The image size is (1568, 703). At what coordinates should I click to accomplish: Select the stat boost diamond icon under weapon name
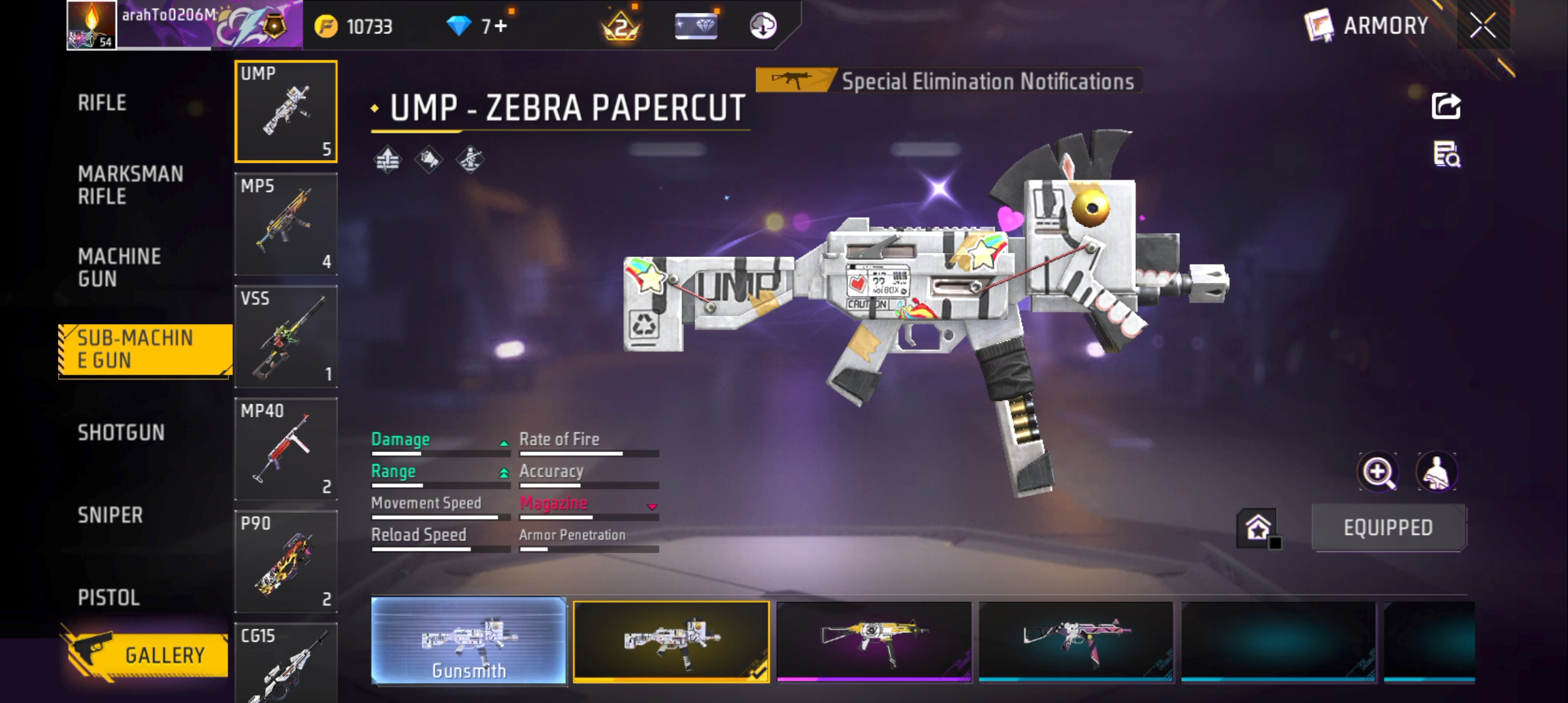(387, 159)
